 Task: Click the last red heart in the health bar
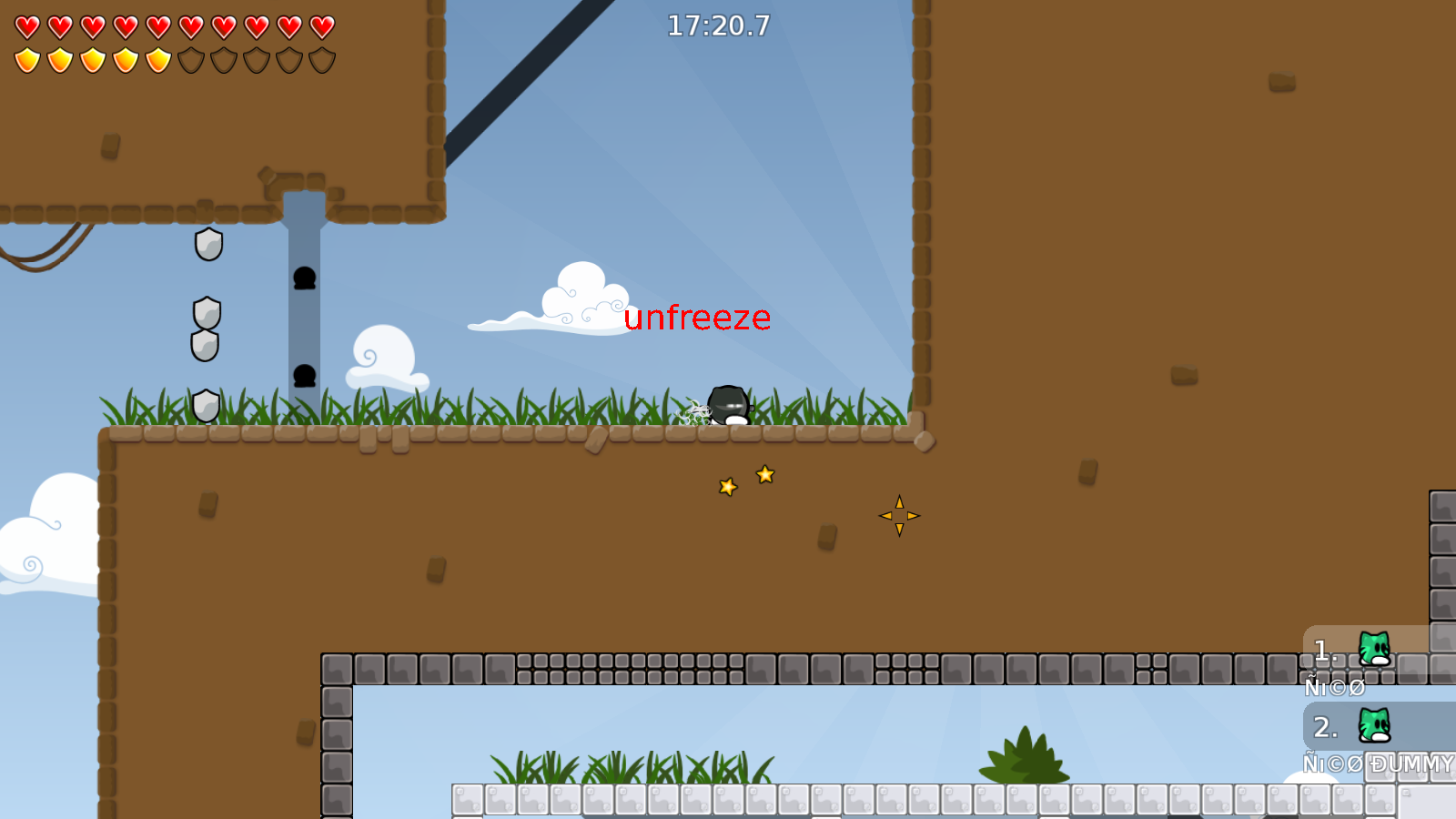(x=320, y=26)
